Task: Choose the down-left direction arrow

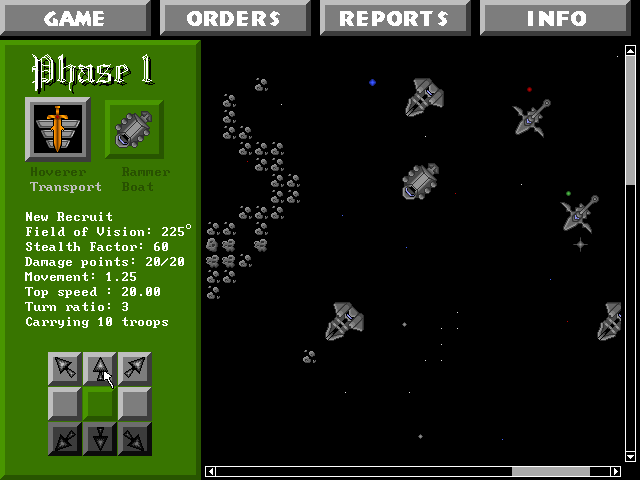Action: coord(66,438)
